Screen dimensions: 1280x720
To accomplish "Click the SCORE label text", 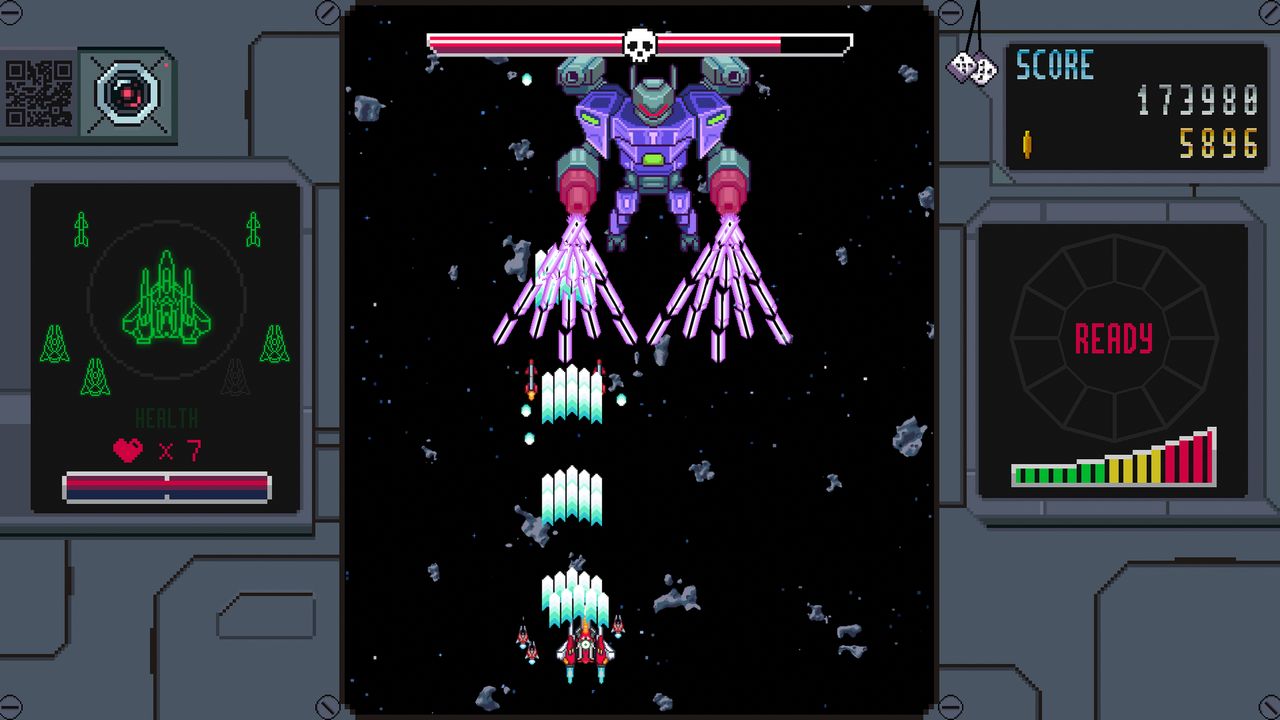I will pyautogui.click(x=1055, y=65).
